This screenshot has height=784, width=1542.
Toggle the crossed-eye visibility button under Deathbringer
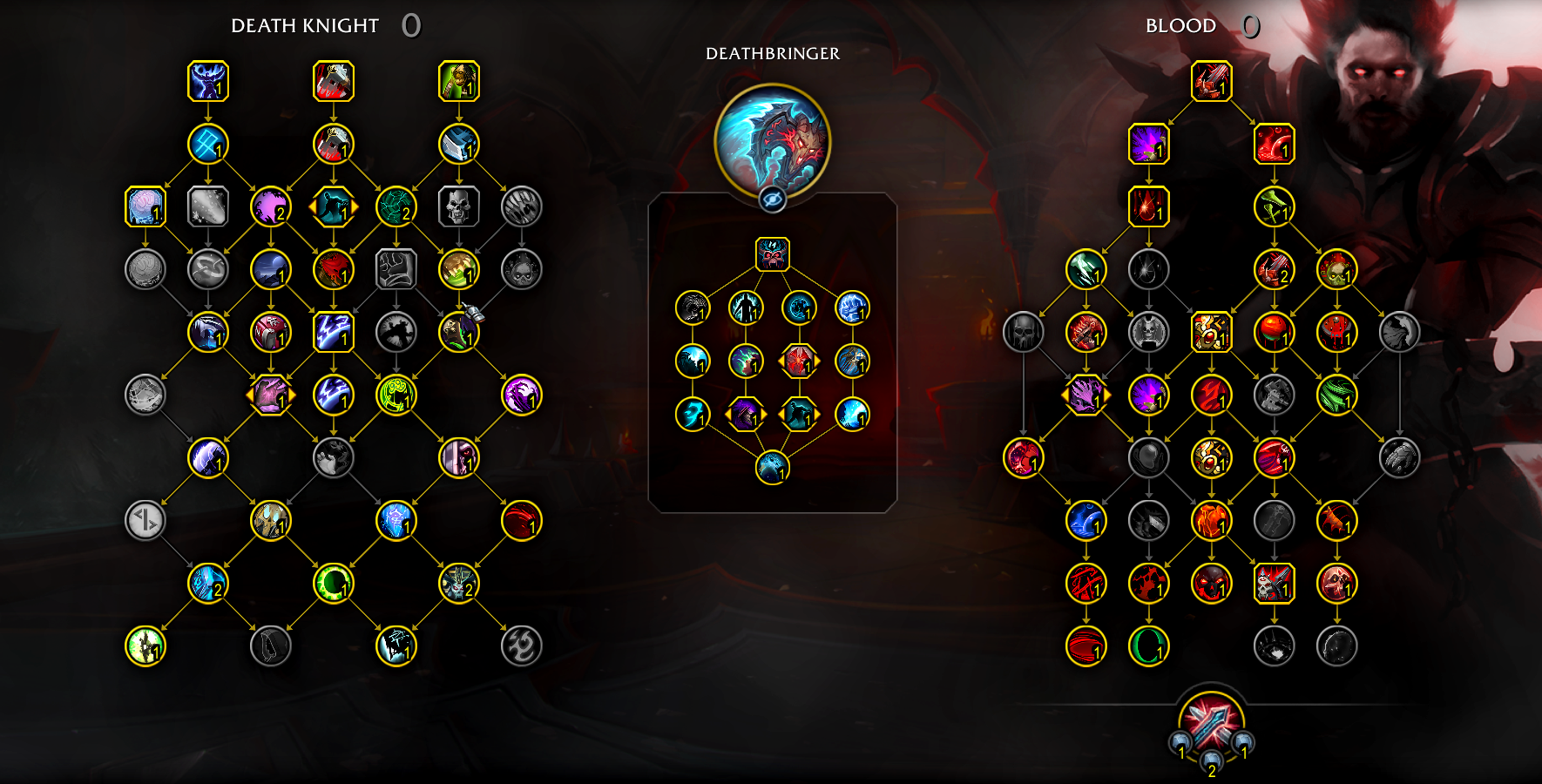coord(772,199)
